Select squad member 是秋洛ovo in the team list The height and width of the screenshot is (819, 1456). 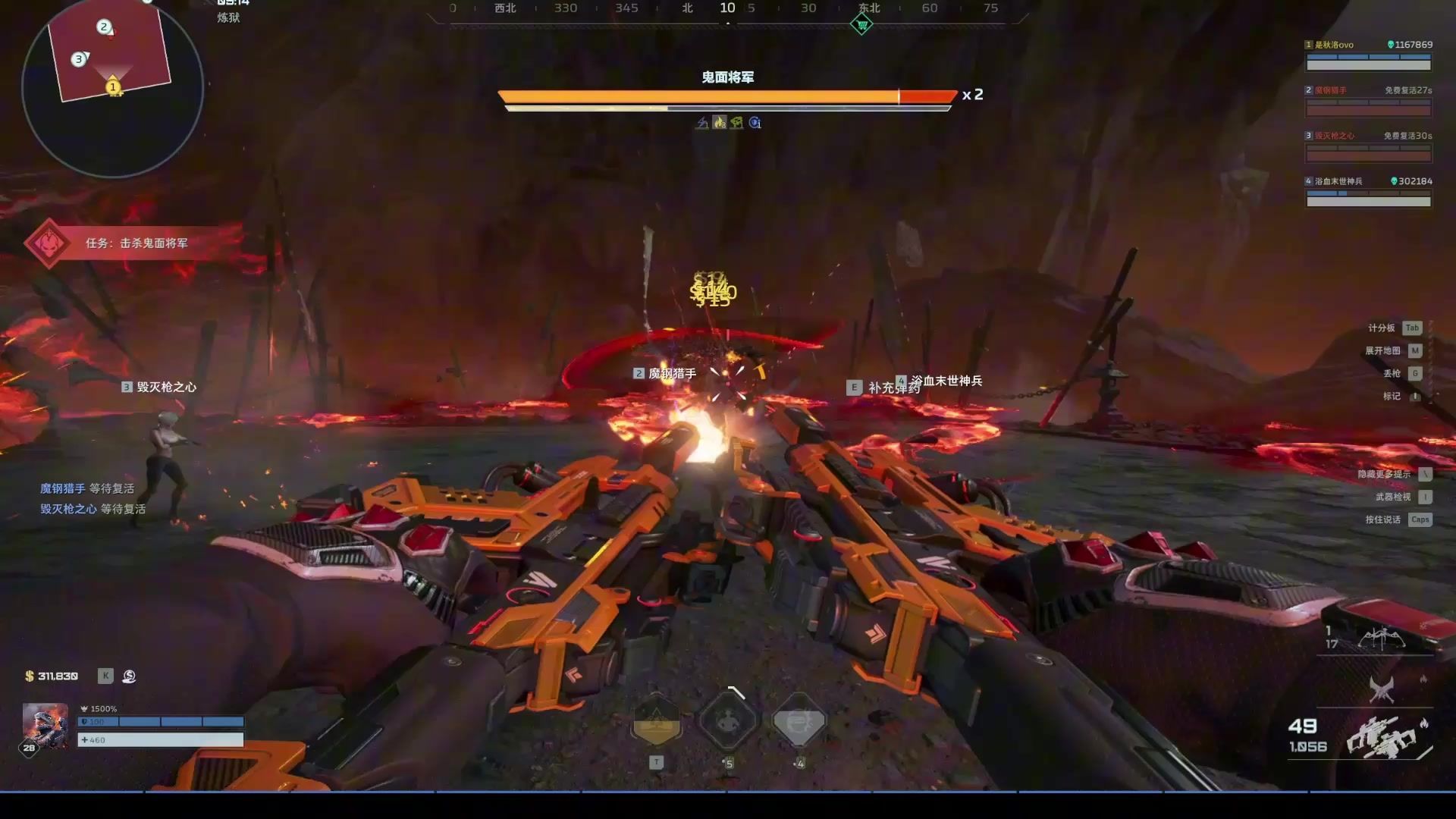click(x=1368, y=57)
